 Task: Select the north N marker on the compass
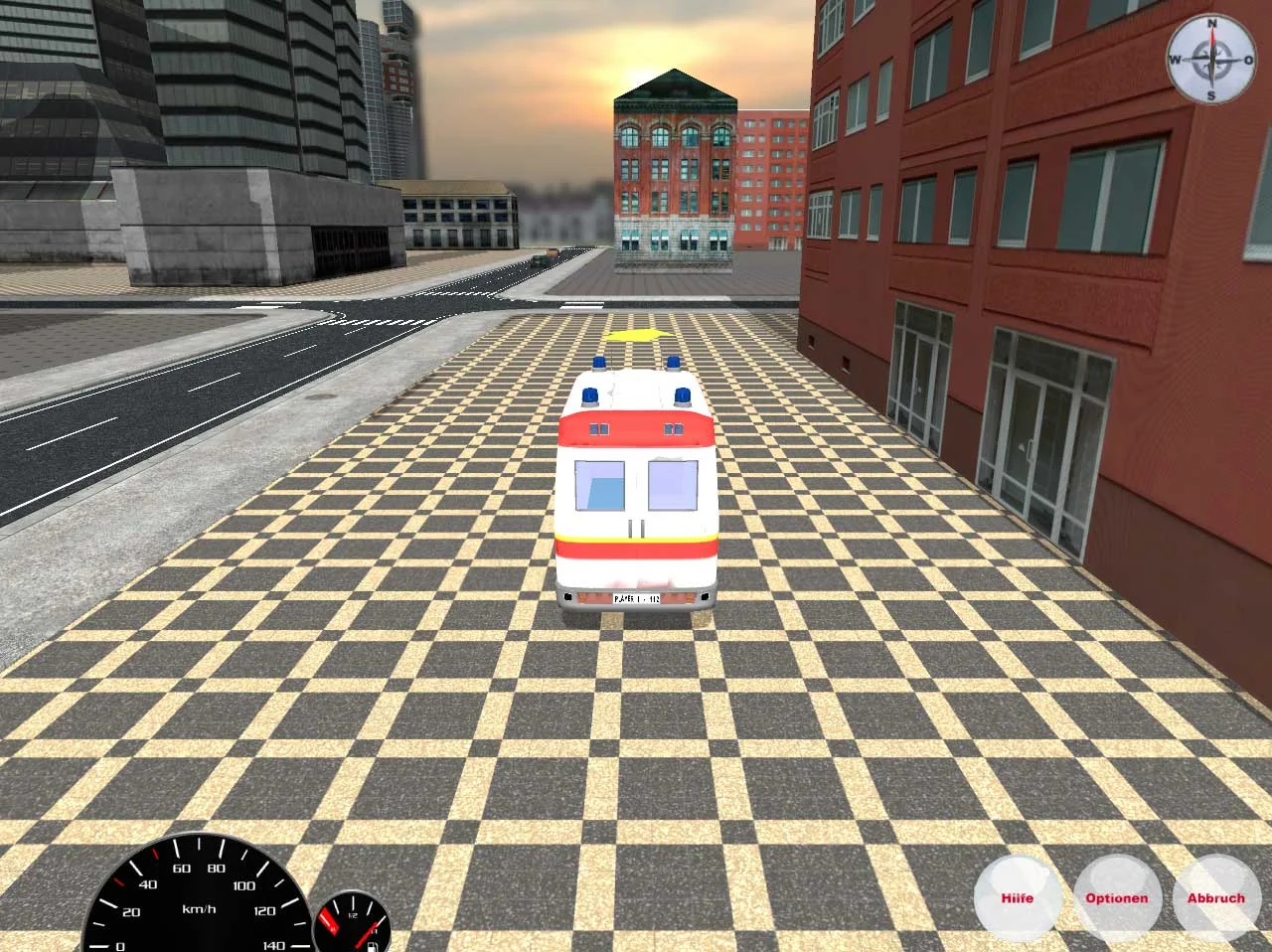(1210, 22)
